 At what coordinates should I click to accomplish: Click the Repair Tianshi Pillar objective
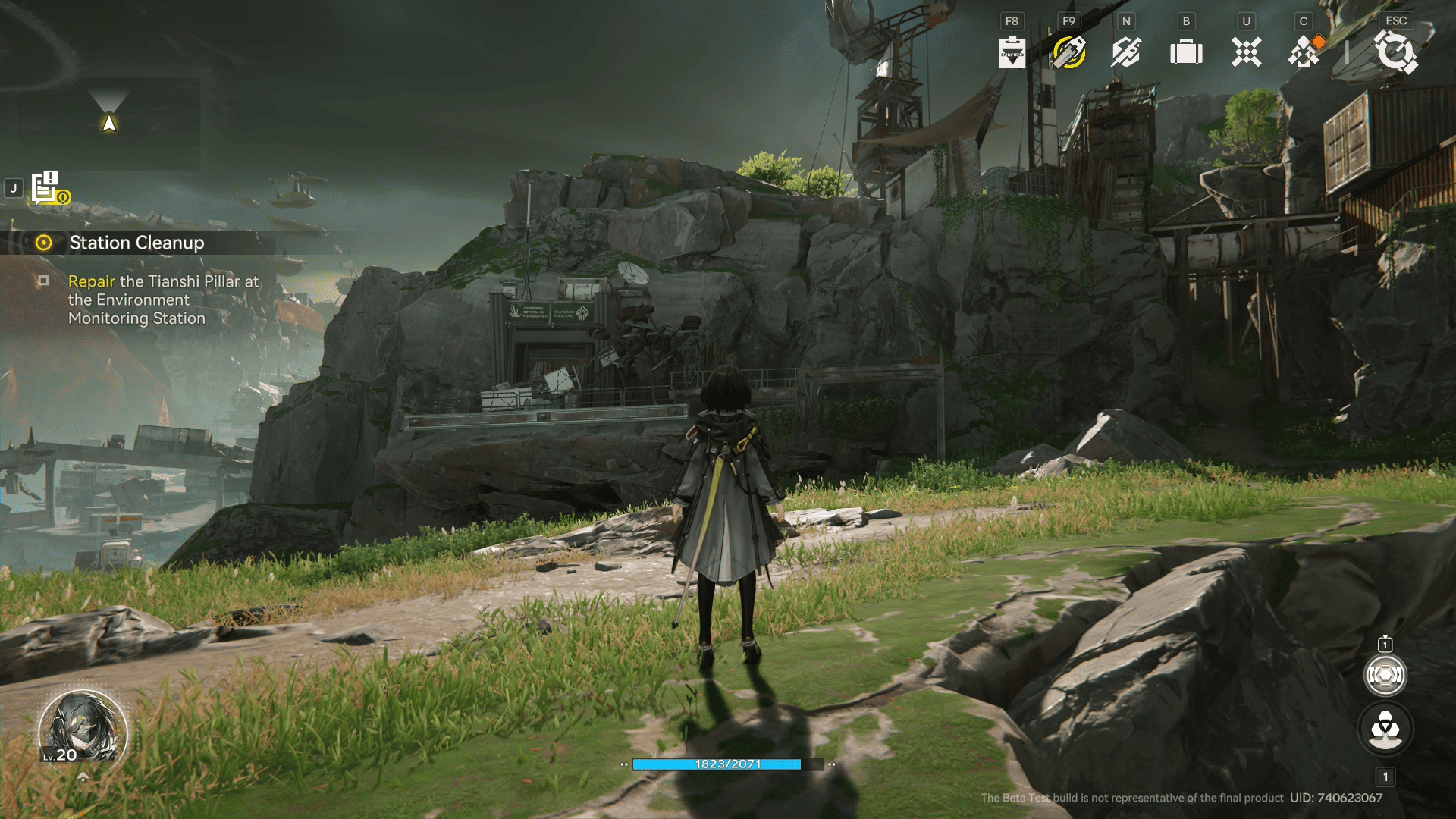click(x=163, y=300)
